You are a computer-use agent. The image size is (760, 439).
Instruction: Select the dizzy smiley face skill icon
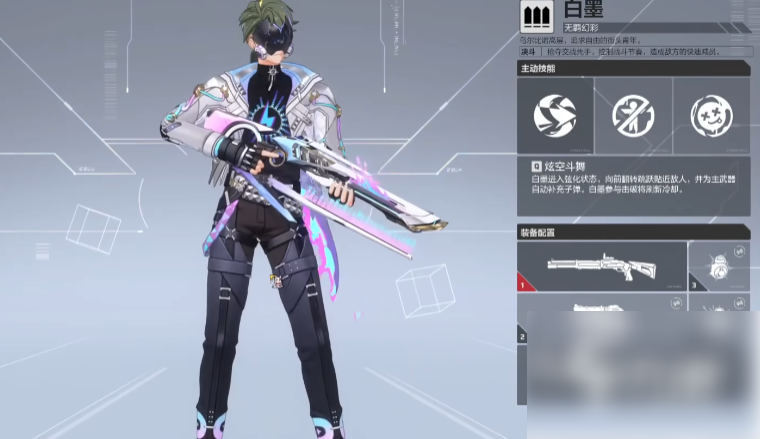(711, 115)
